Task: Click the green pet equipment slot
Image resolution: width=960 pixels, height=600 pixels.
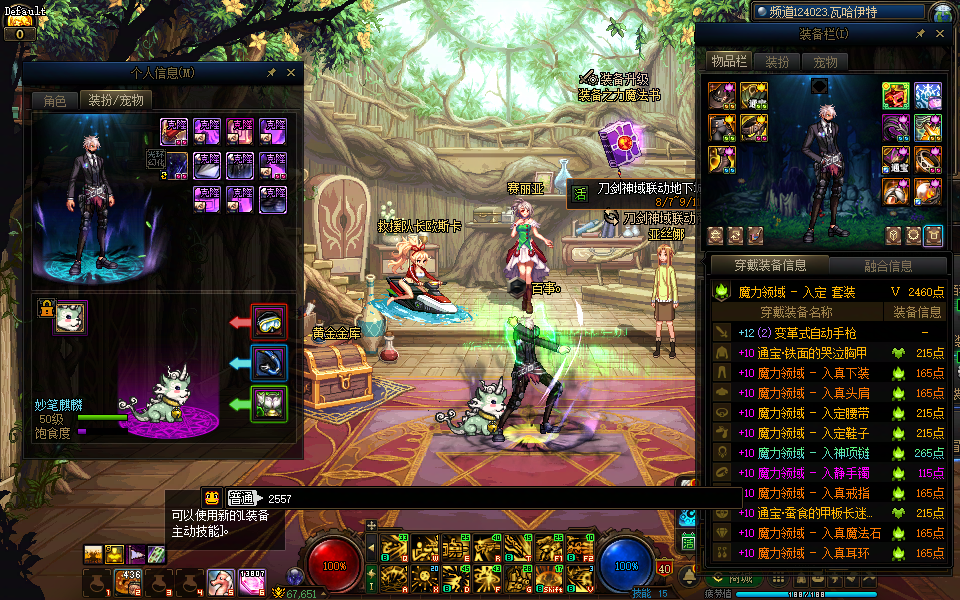Action: [x=269, y=403]
